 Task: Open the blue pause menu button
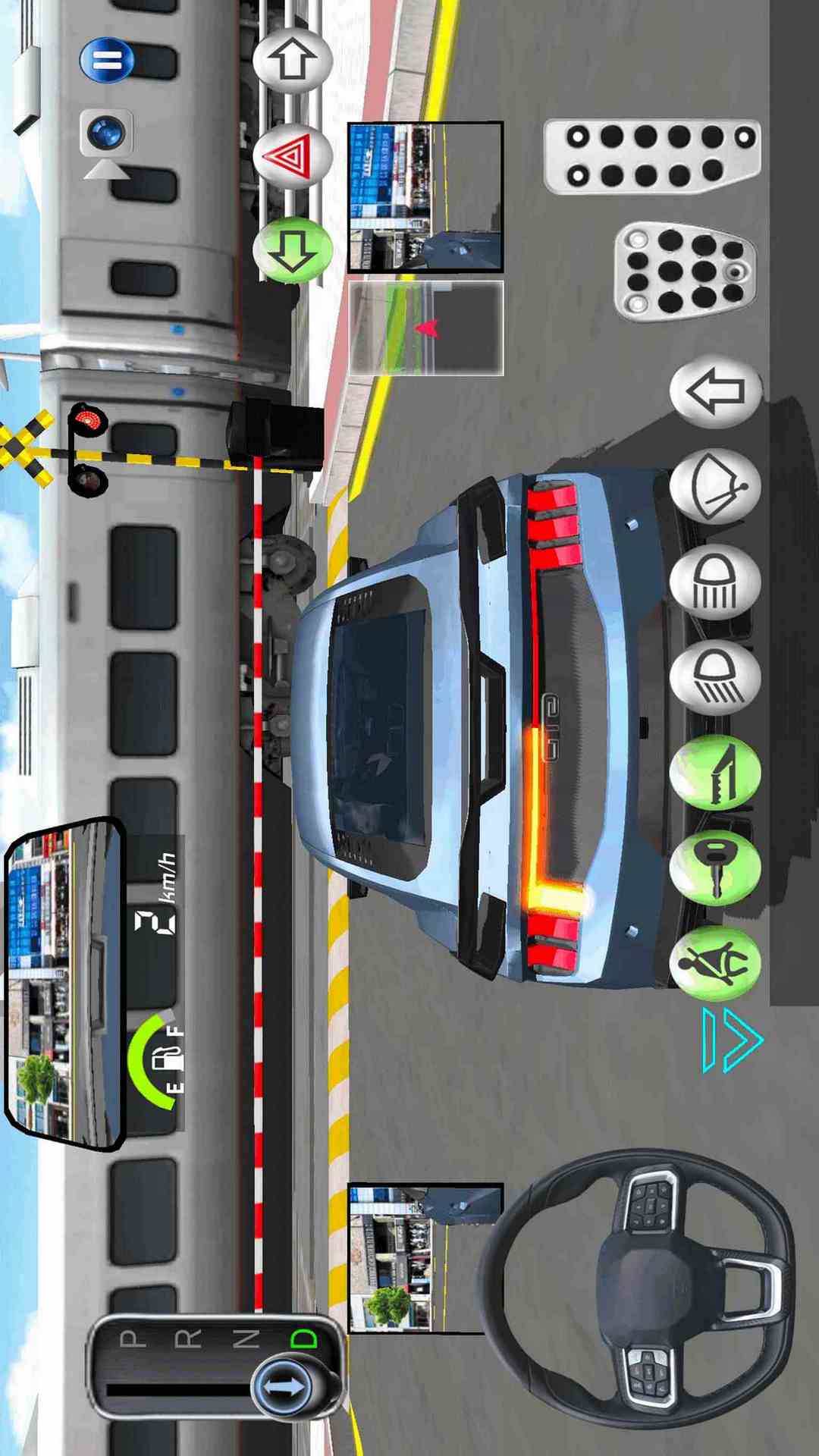[x=107, y=60]
